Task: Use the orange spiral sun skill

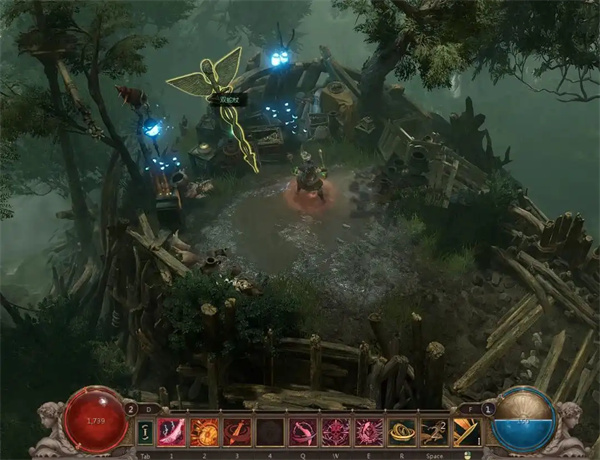Action: click(204, 431)
